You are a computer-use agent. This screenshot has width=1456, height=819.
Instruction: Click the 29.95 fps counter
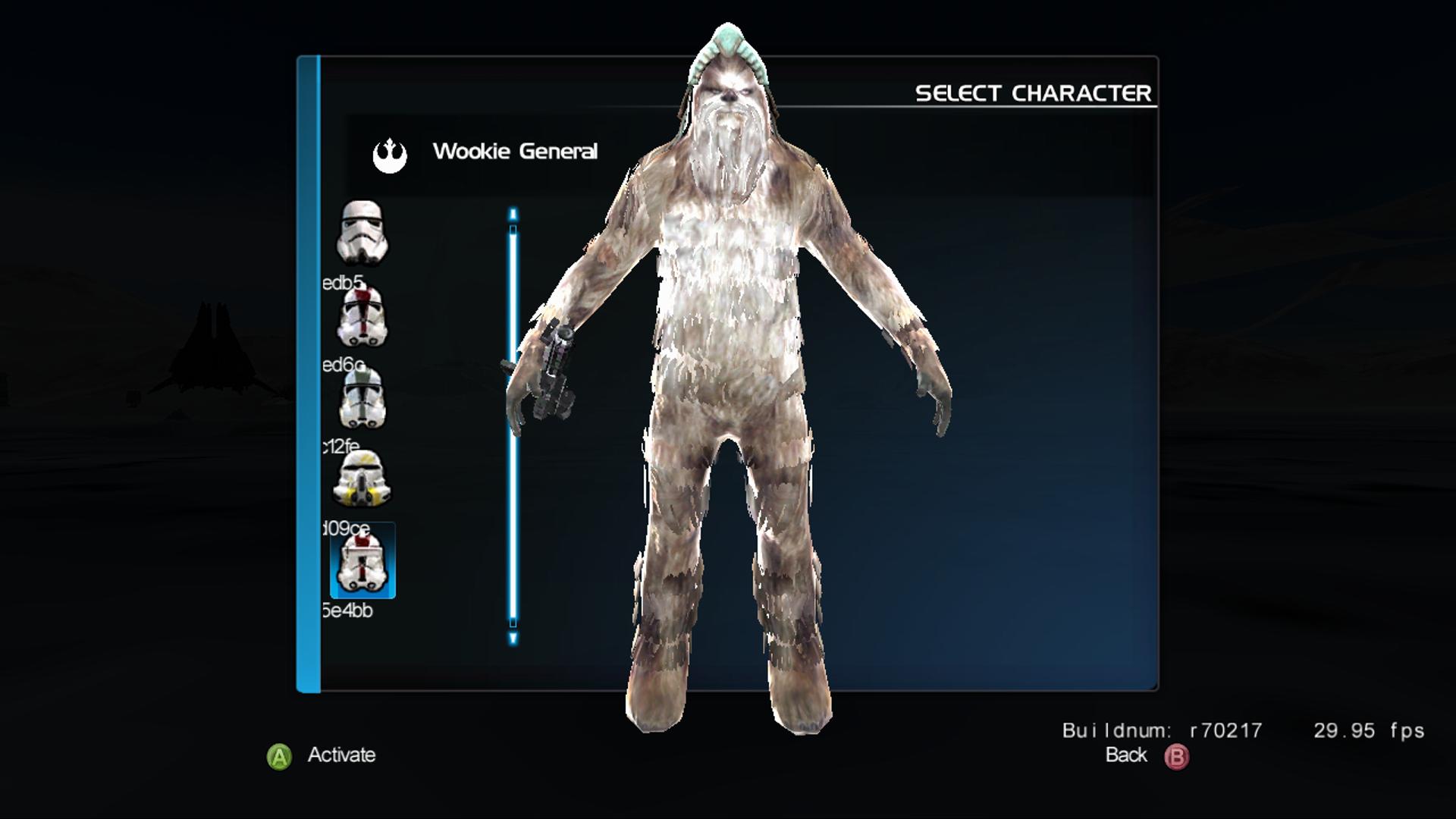[x=1369, y=730]
